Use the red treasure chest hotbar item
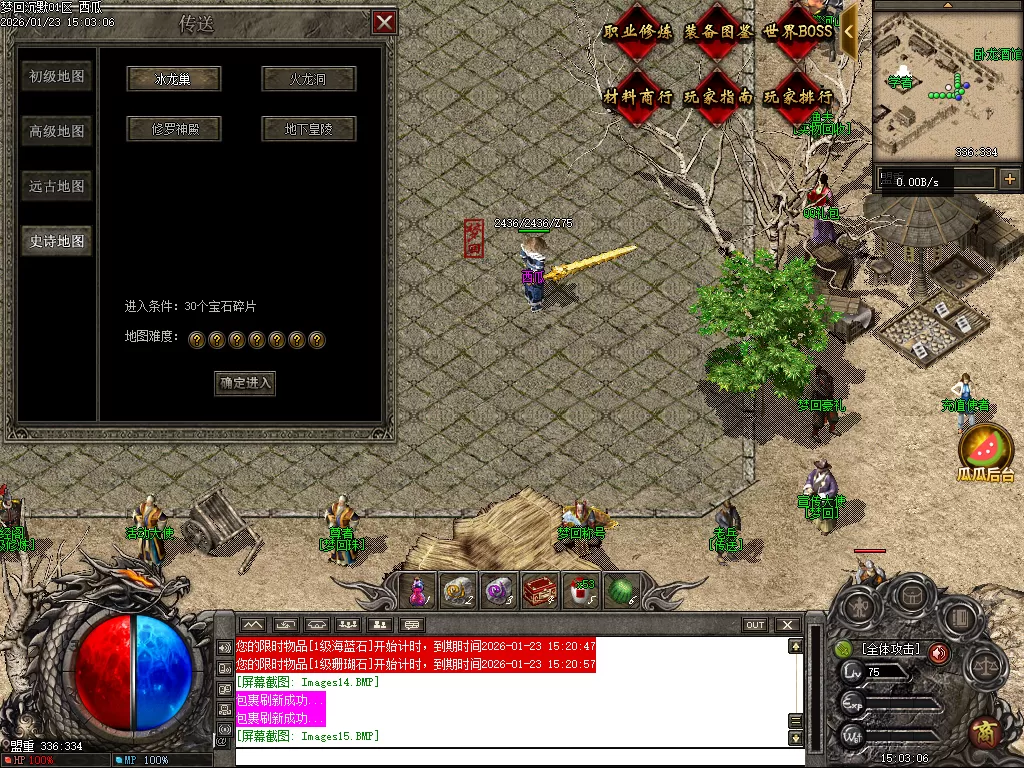 [540, 591]
